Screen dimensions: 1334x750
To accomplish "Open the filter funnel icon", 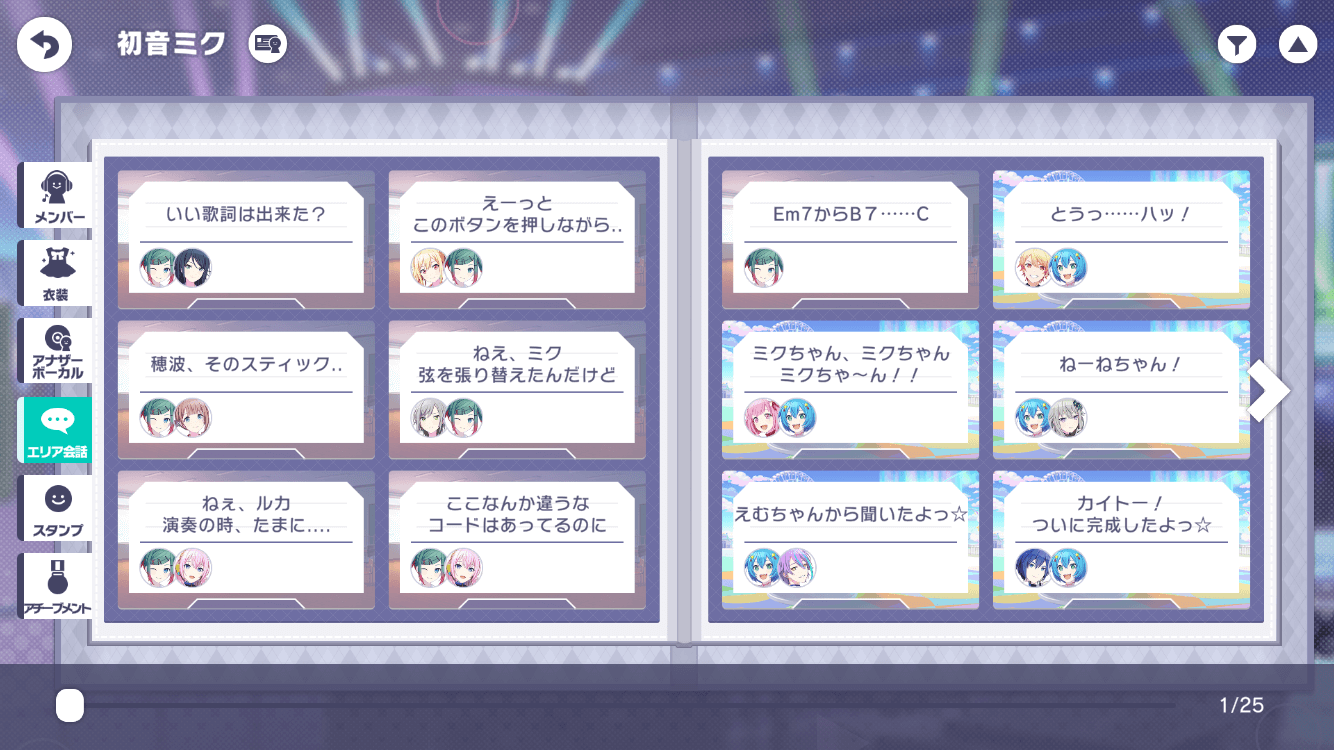I will tap(1236, 44).
